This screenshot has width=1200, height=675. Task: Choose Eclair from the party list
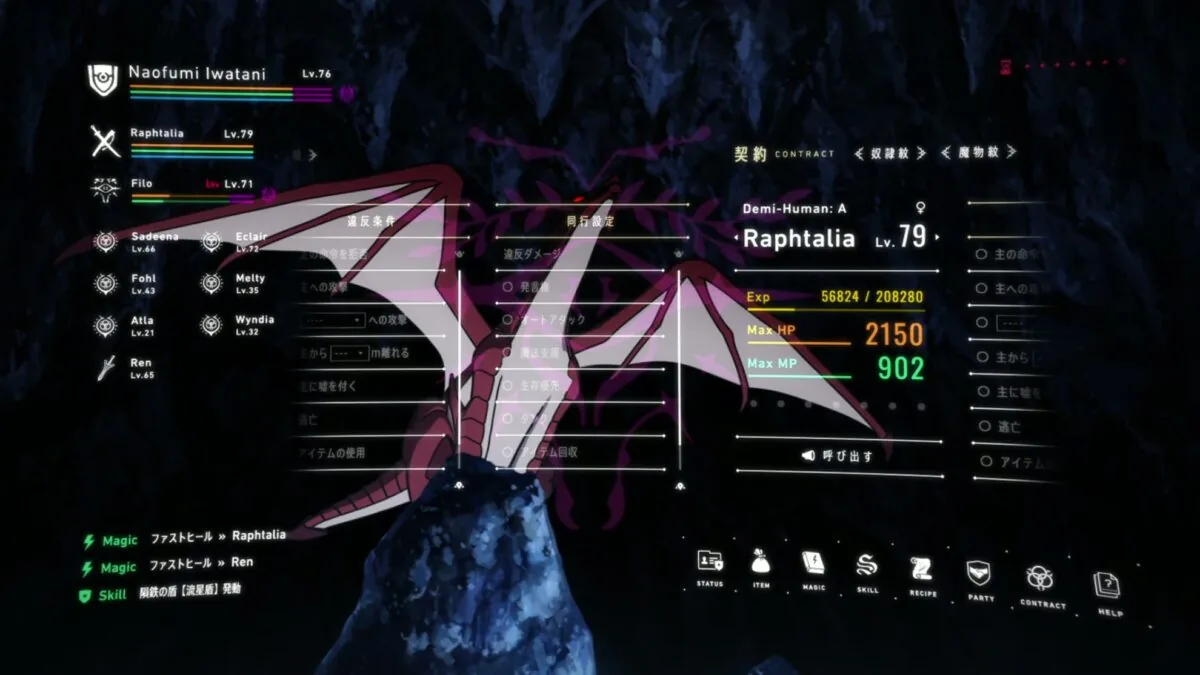tap(249, 236)
